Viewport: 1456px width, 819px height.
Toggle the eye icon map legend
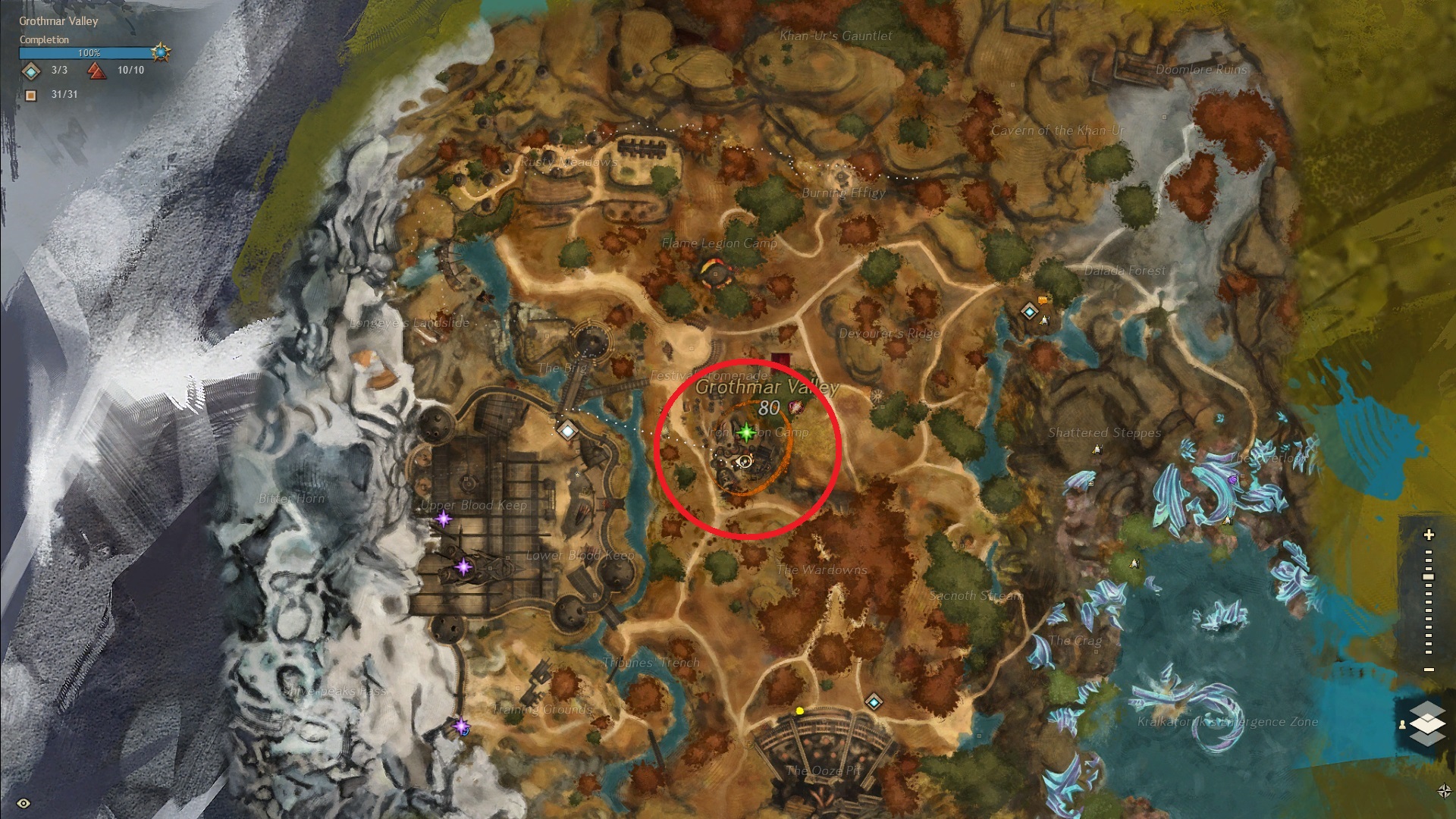point(24,803)
